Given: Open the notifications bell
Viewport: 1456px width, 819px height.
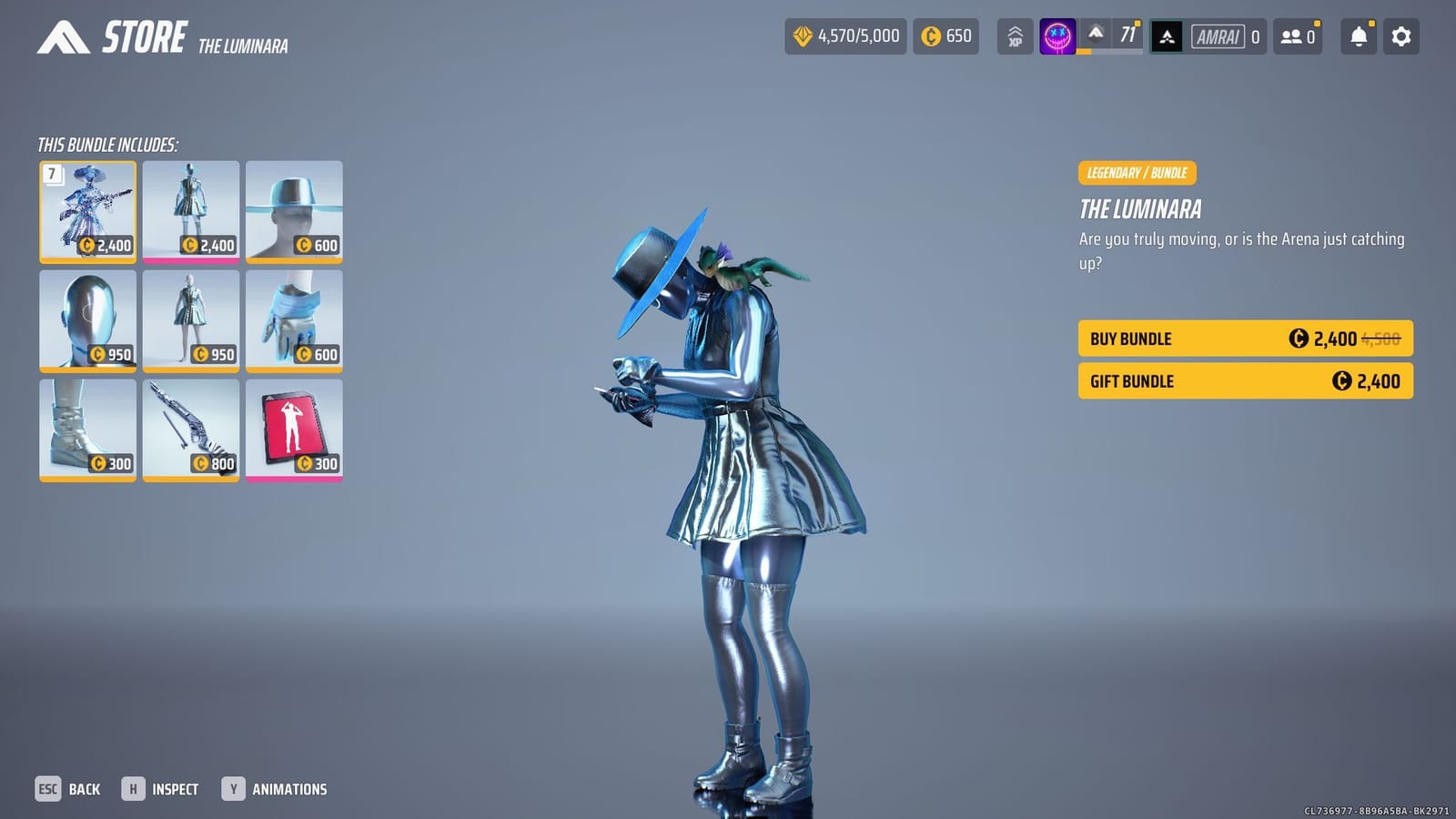Looking at the screenshot, I should [1358, 36].
